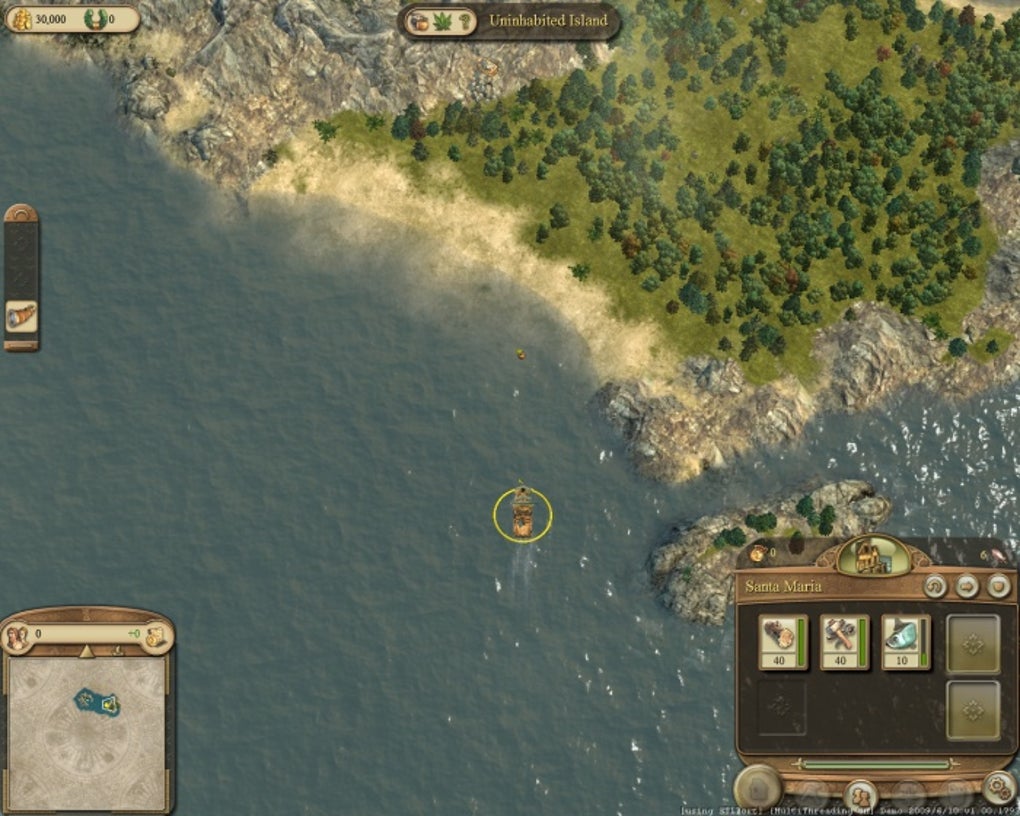Collapse the minimap with the triangle arrow
This screenshot has height=816, width=1020.
[86, 651]
